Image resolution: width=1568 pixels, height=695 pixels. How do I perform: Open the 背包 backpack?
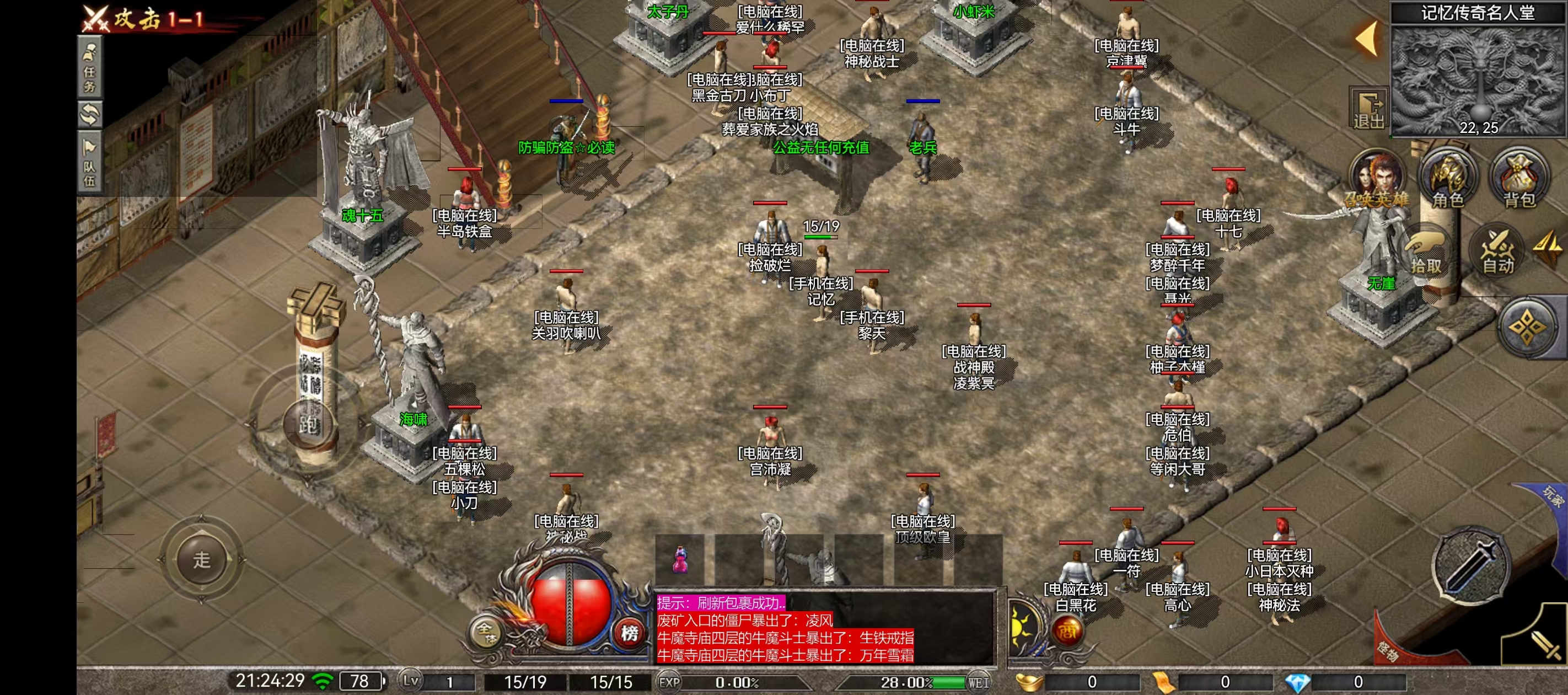tap(1519, 180)
